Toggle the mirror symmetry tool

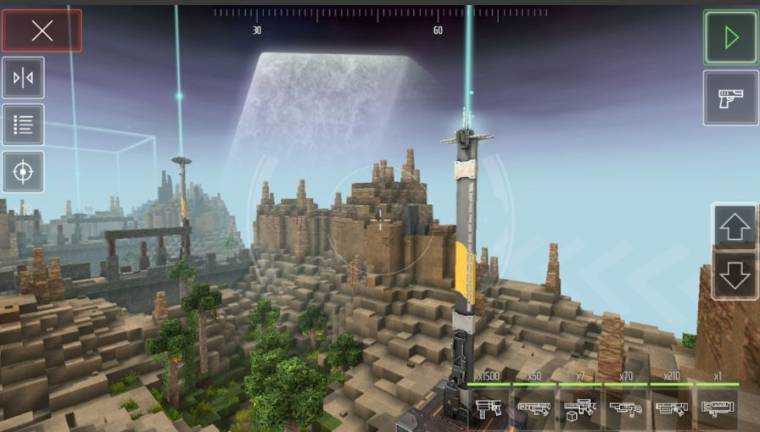pos(23,78)
